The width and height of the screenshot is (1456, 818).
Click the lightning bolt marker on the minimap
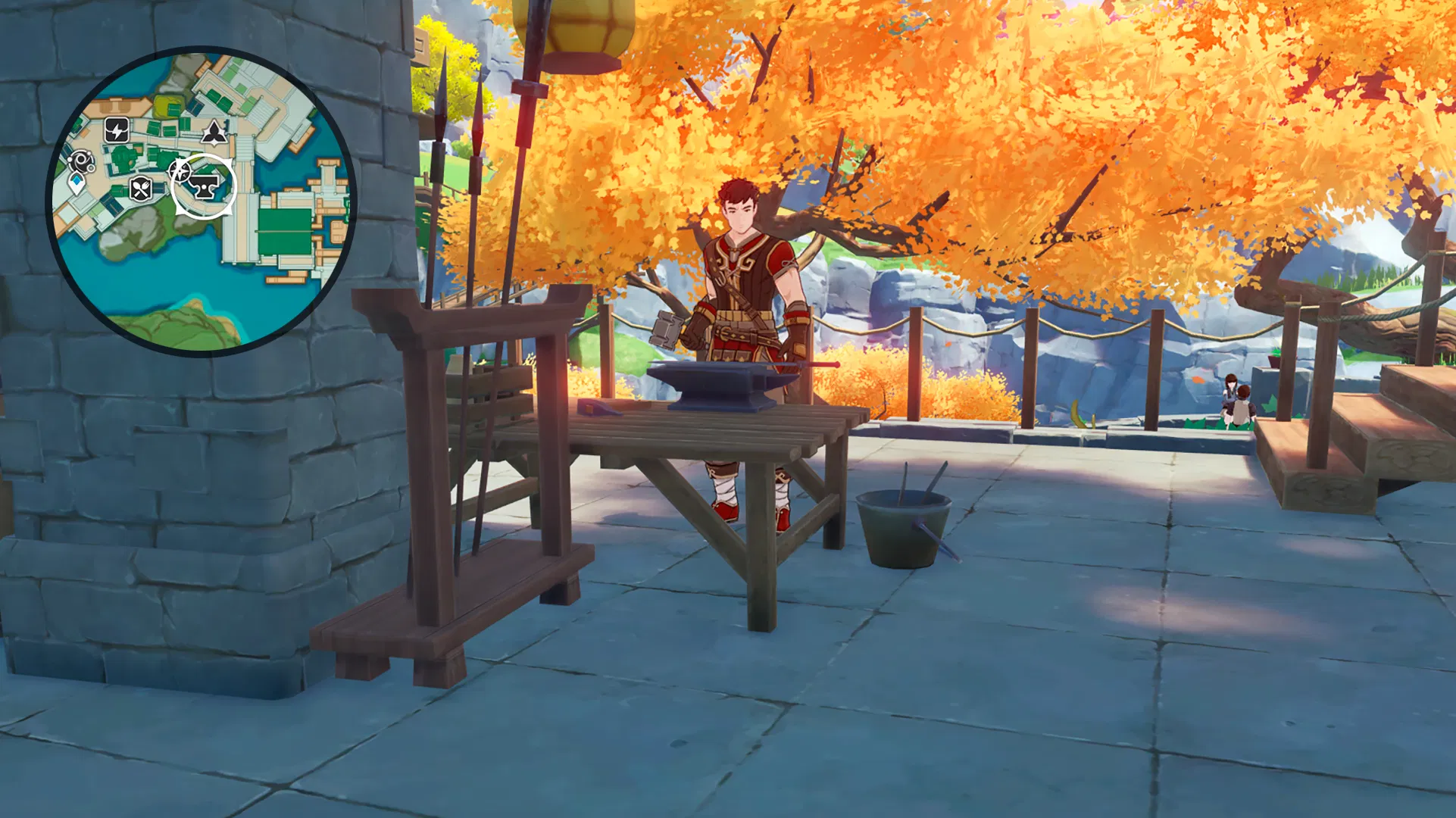117,130
